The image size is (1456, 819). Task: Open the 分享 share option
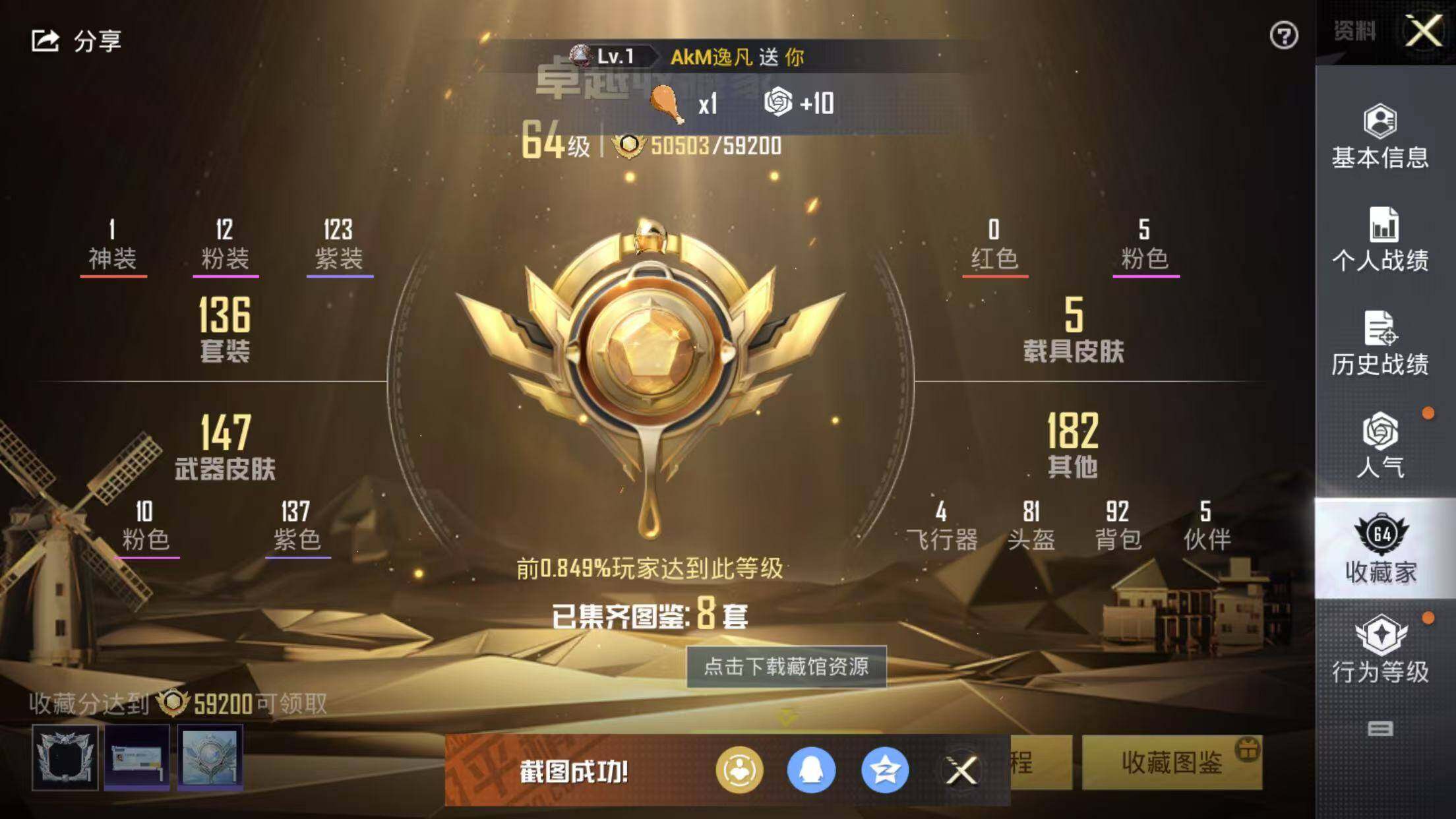tap(76, 41)
